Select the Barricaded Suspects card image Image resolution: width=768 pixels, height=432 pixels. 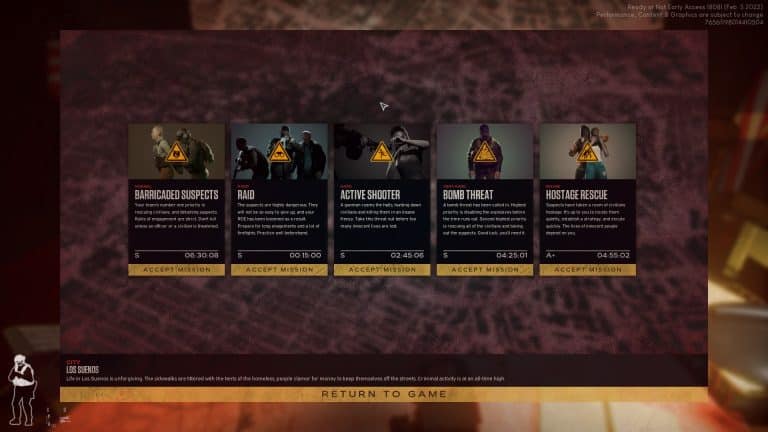(176, 150)
